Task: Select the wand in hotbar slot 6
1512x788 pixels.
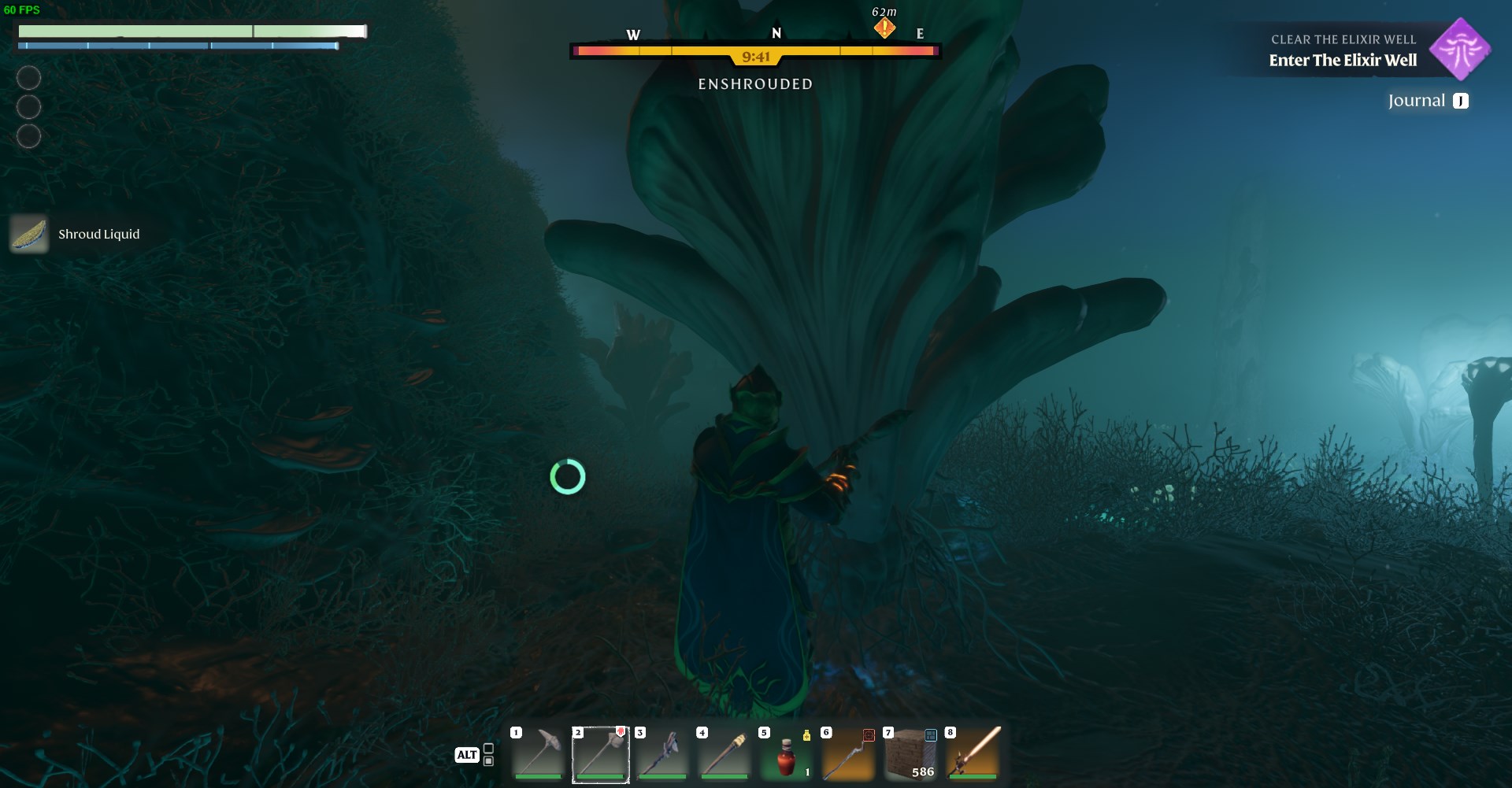Action: coord(848,754)
